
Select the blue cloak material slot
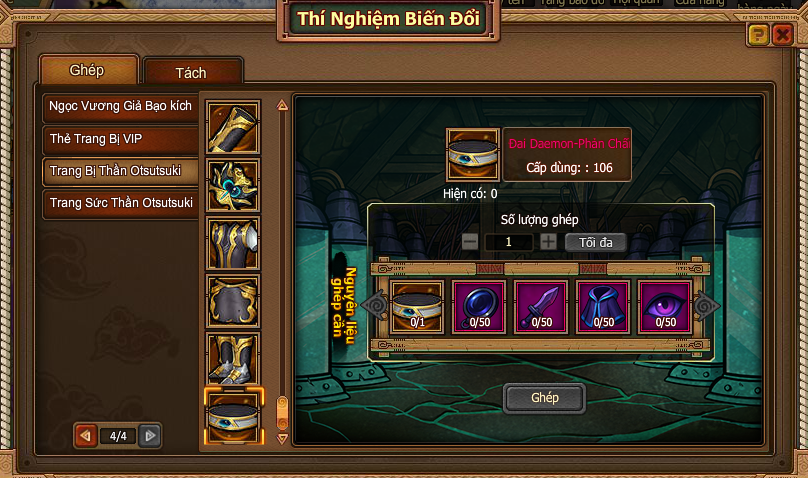[x=603, y=305]
